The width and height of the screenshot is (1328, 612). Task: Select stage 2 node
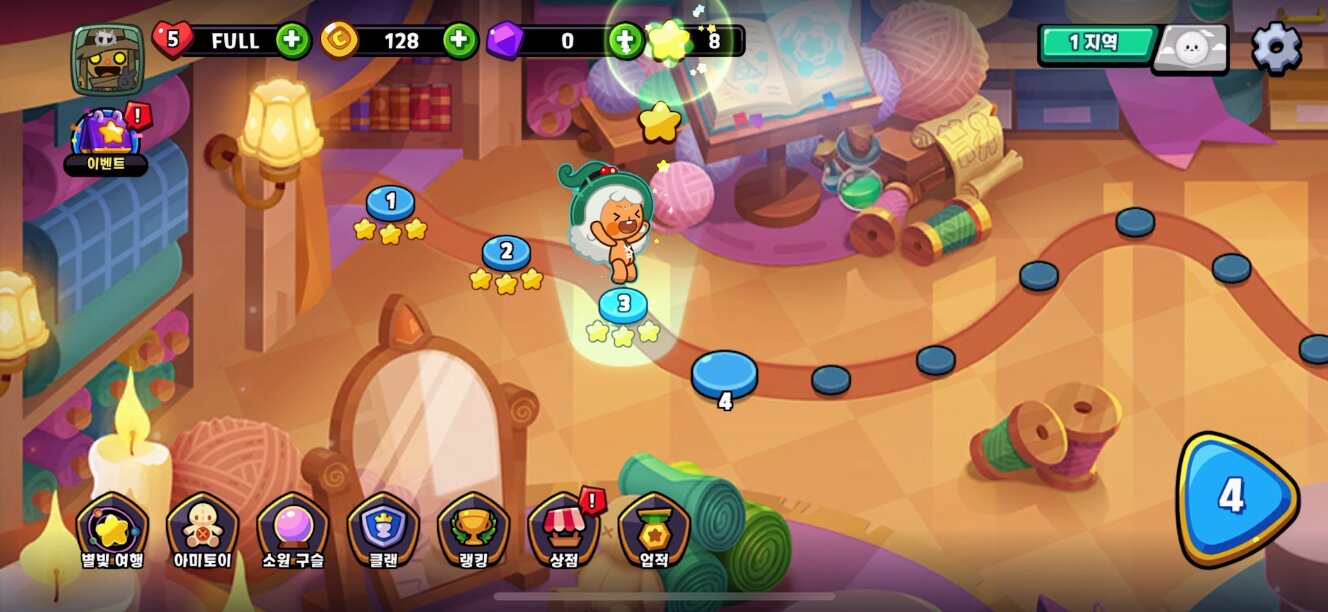506,252
